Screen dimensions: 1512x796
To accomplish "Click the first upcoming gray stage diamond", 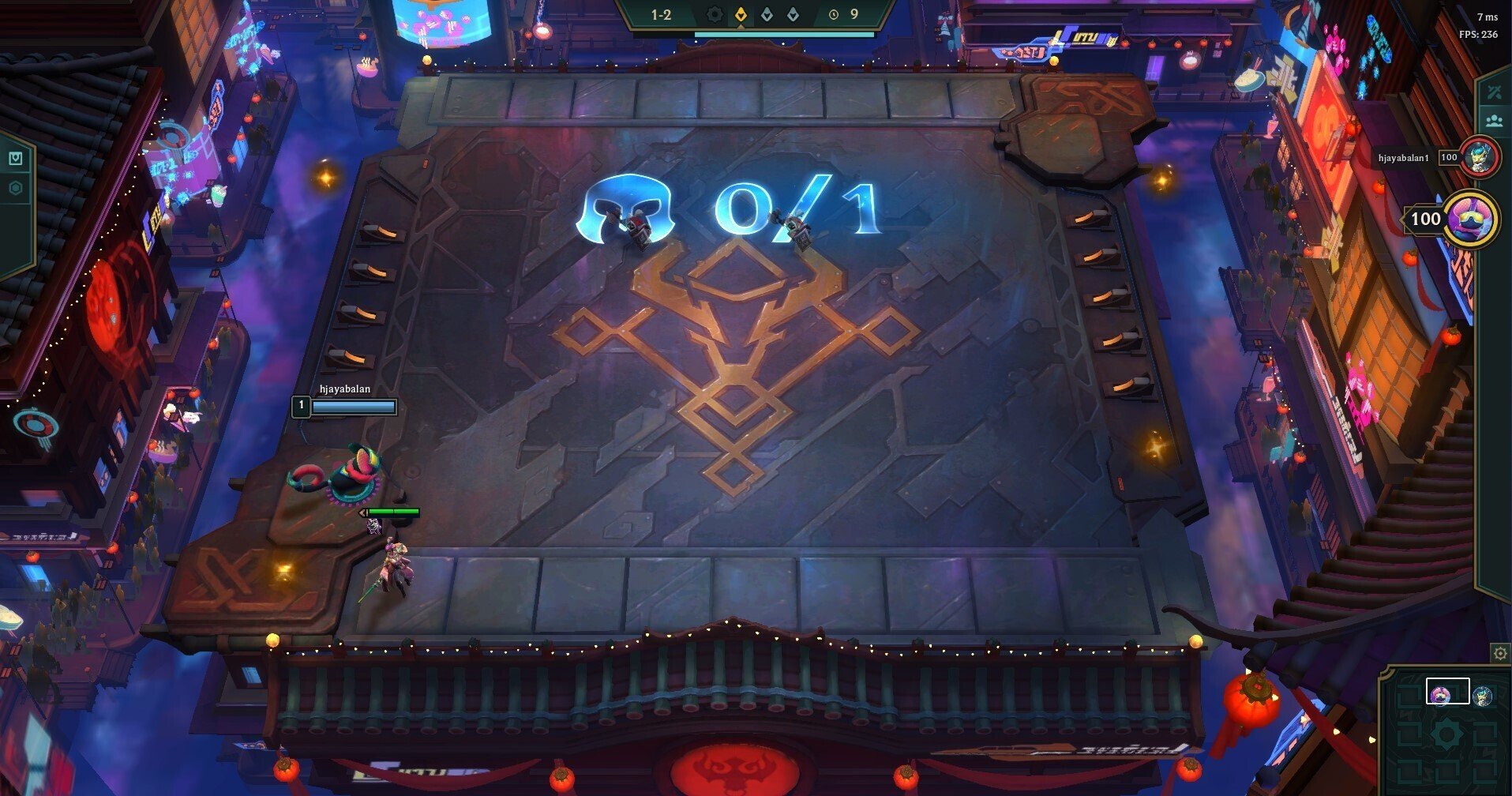I will pos(767,14).
